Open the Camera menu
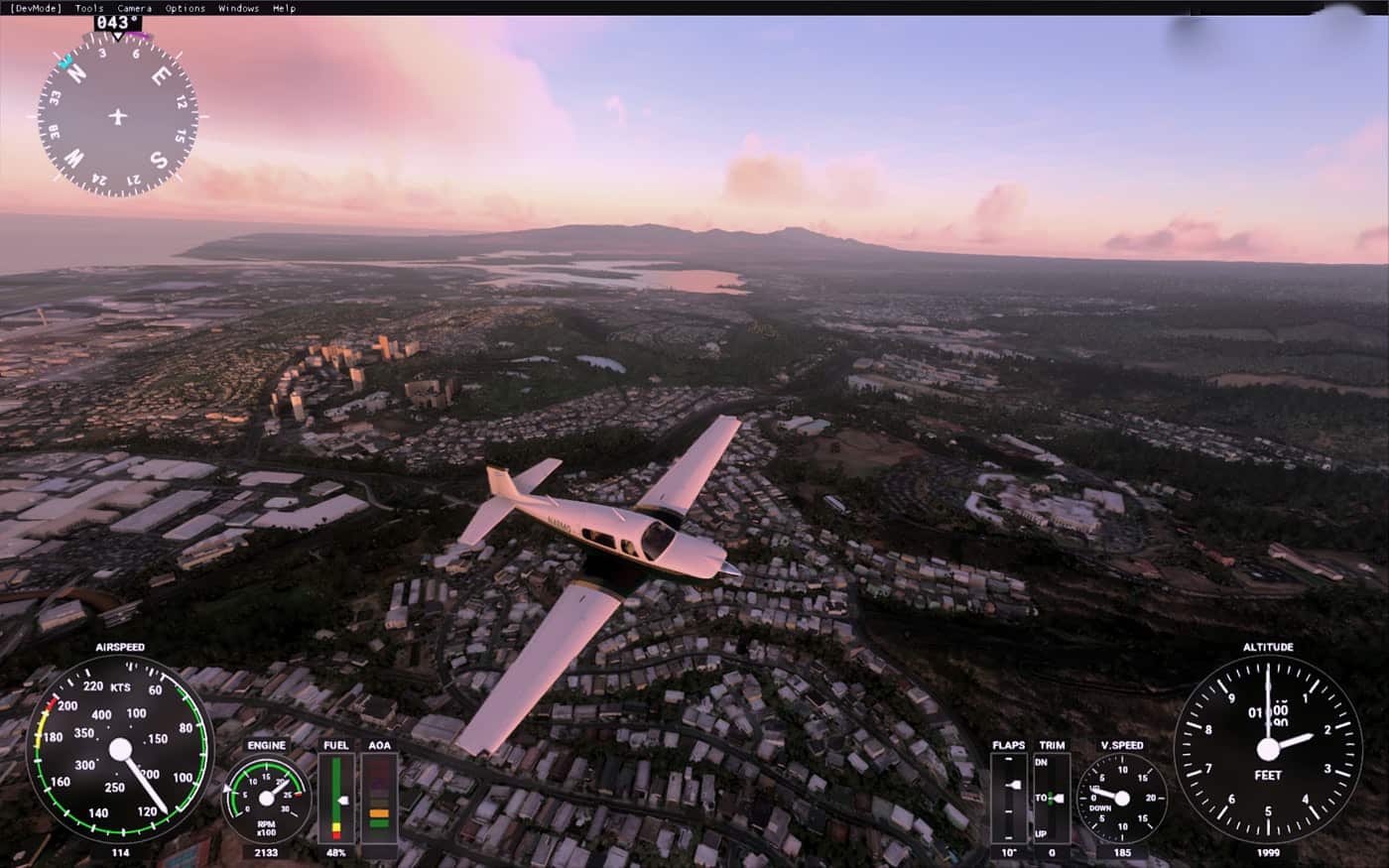 tap(134, 8)
